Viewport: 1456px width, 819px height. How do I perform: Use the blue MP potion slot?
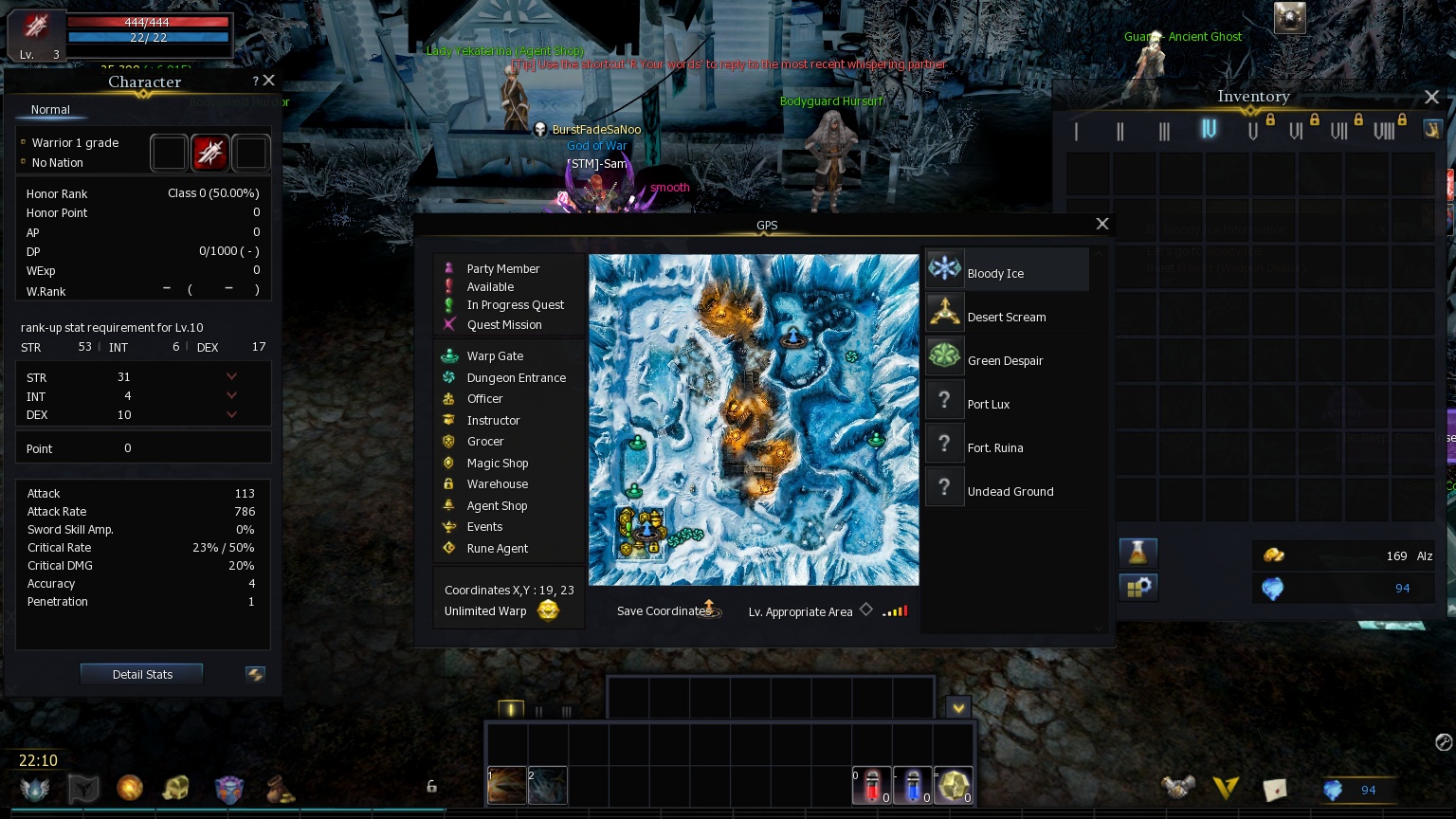[x=913, y=785]
